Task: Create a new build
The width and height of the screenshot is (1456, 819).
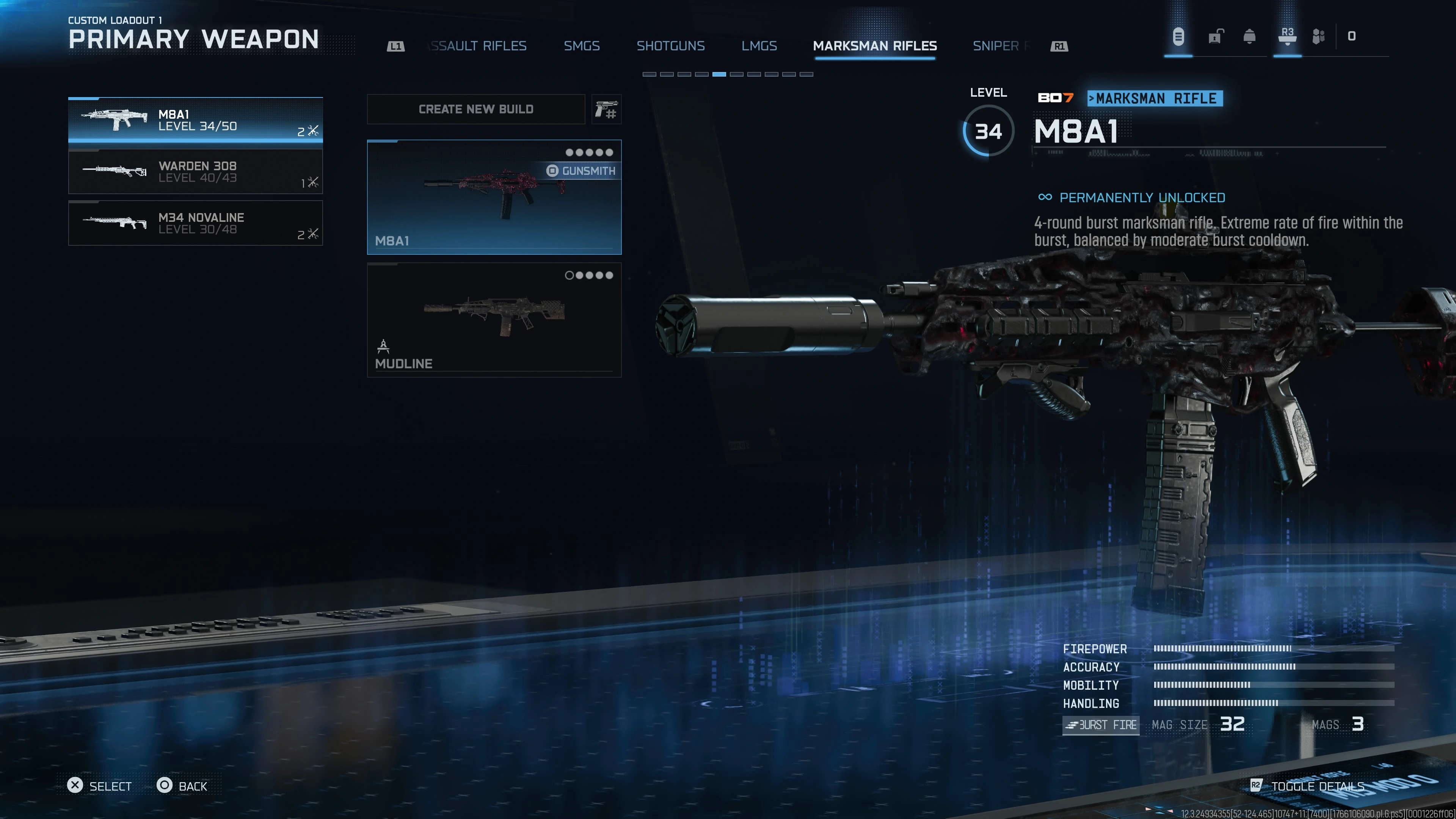Action: pos(475,109)
